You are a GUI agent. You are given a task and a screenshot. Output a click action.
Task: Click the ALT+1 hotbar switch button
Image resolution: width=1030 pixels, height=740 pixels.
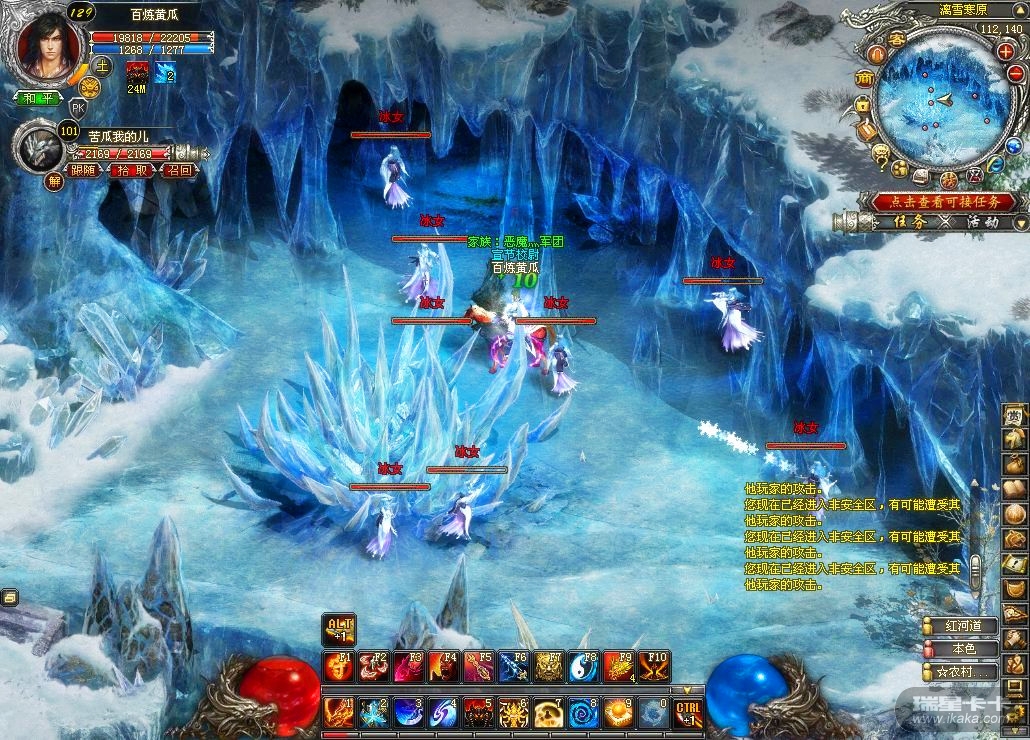click(x=339, y=630)
